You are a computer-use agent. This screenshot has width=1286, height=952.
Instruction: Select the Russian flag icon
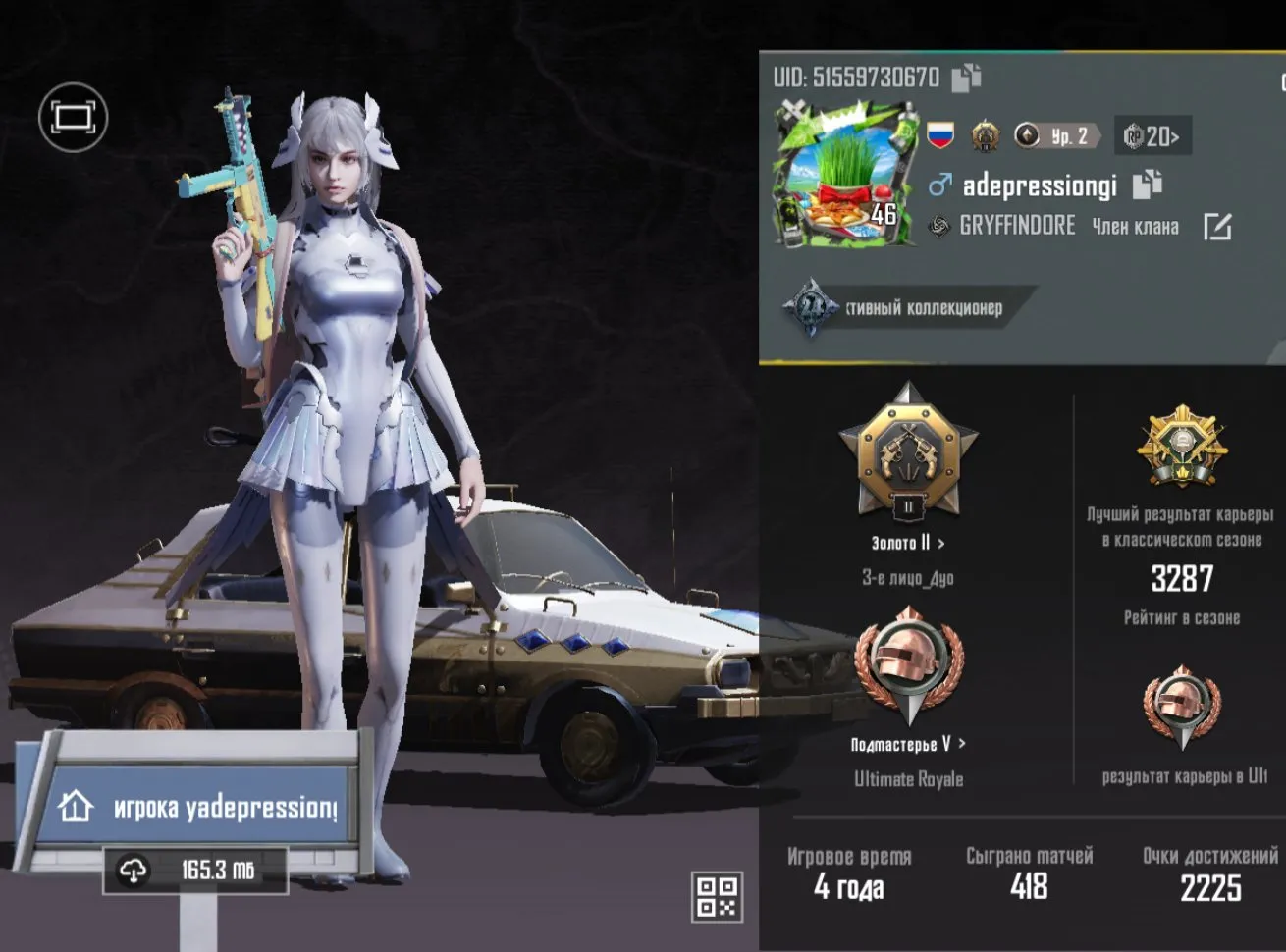[x=940, y=136]
